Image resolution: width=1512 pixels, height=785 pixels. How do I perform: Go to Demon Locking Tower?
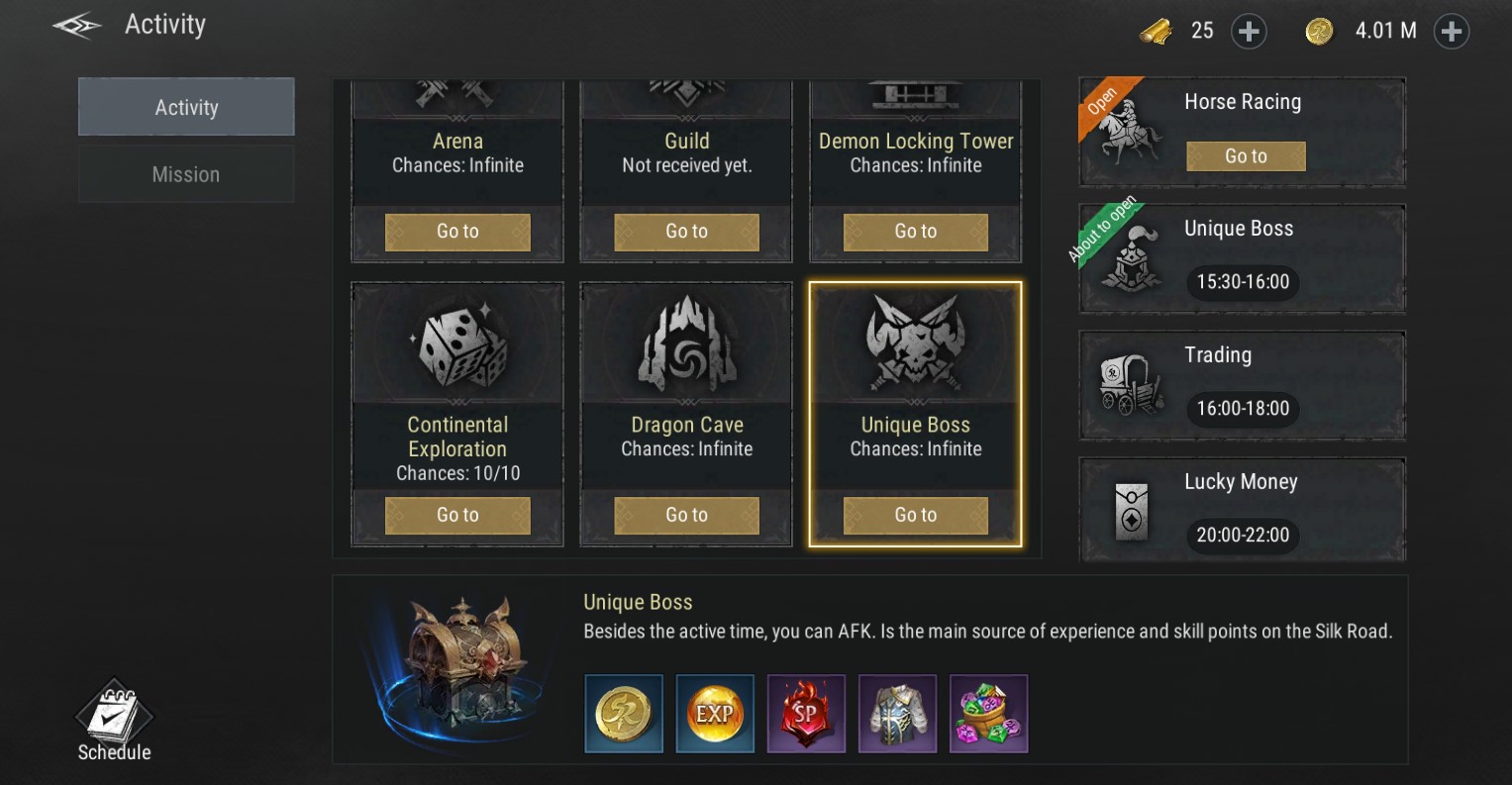915,232
